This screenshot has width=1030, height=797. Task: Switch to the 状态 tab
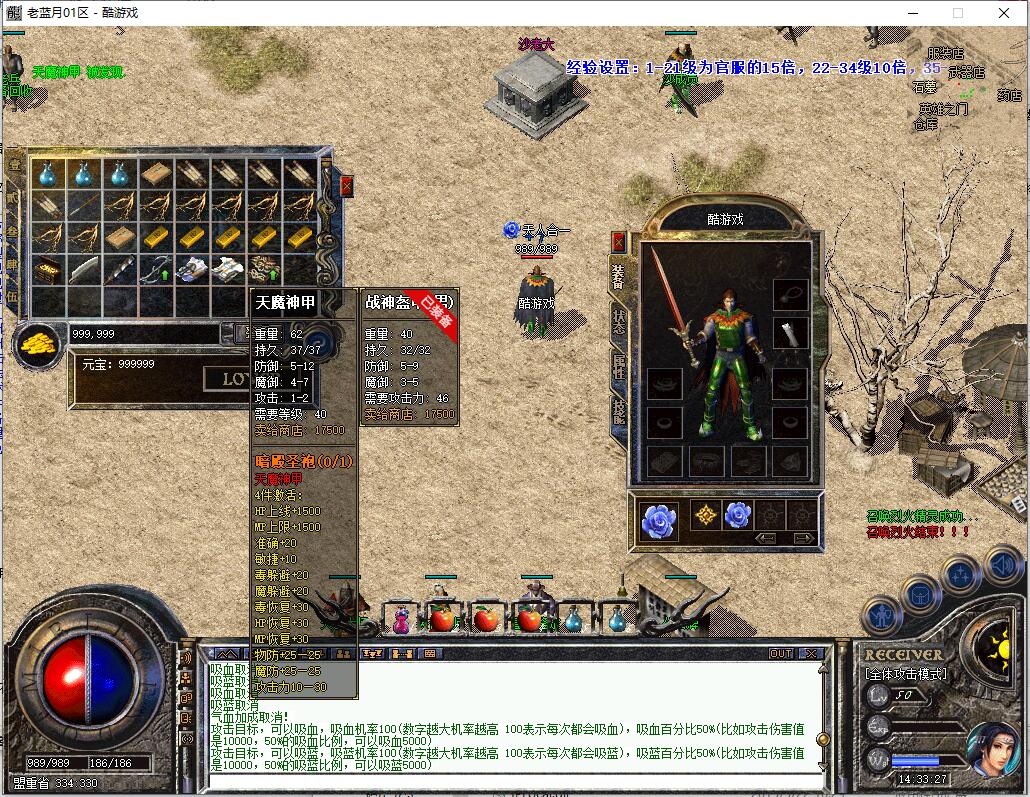619,319
